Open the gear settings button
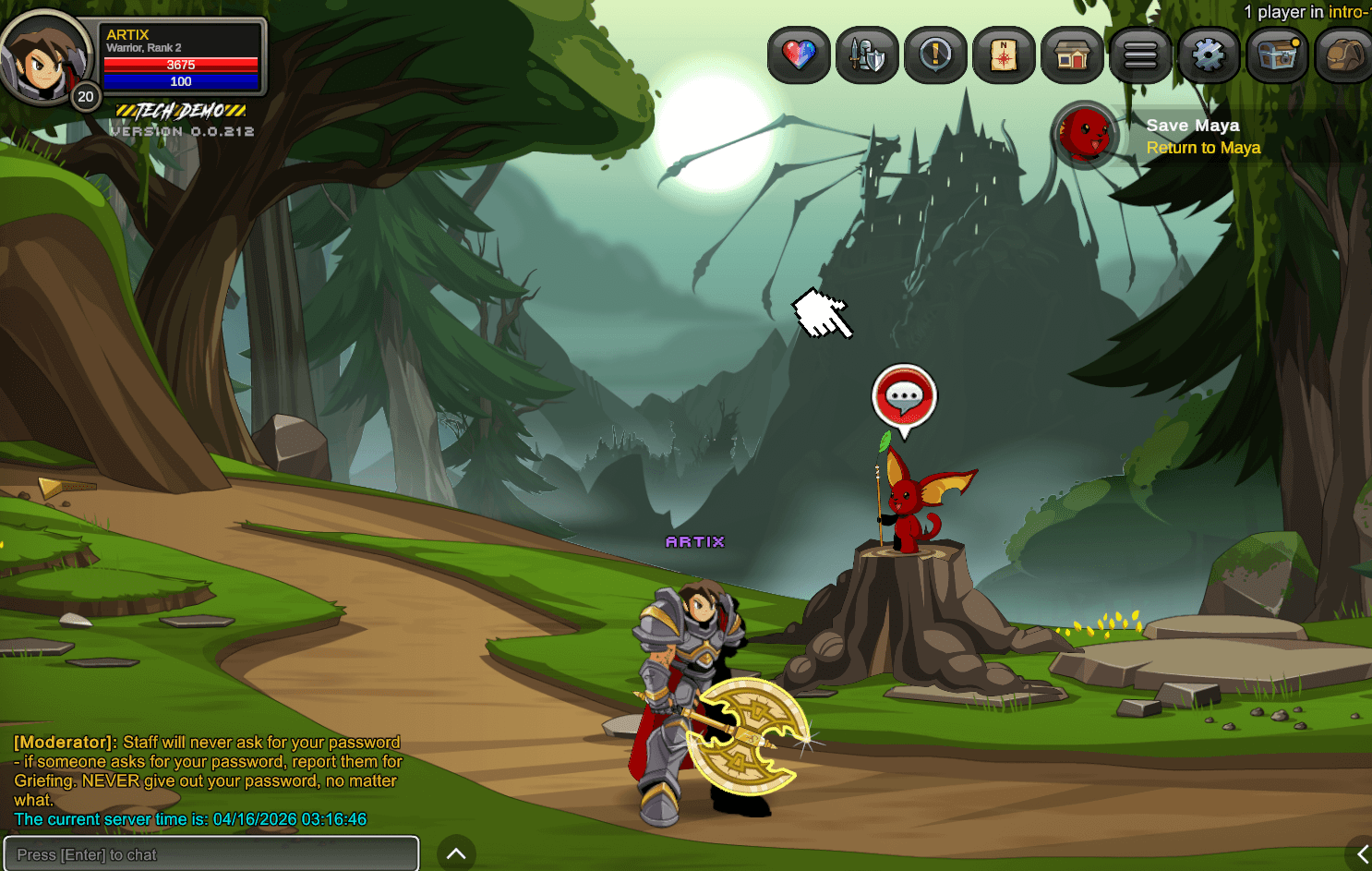 (x=1209, y=55)
